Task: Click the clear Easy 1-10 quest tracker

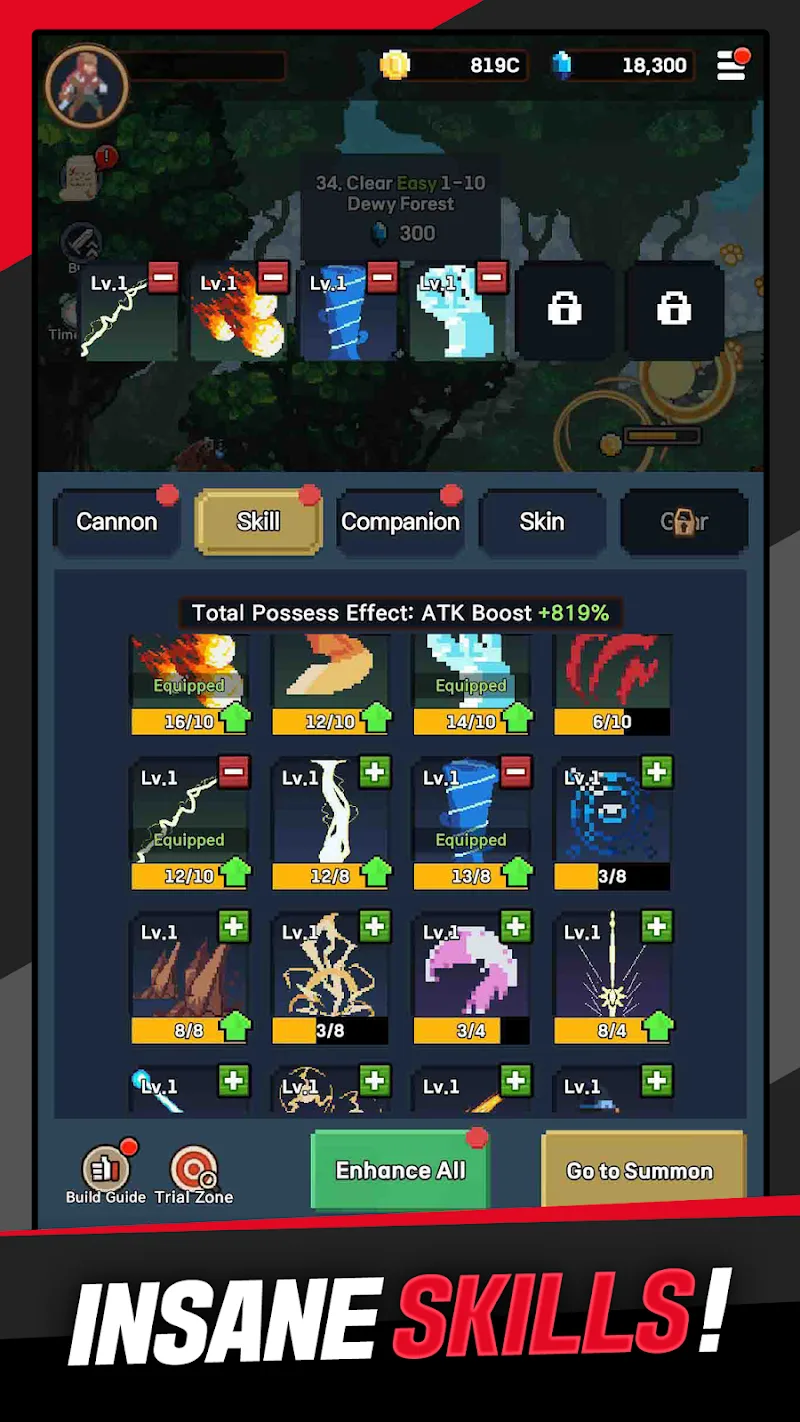Action: click(400, 207)
